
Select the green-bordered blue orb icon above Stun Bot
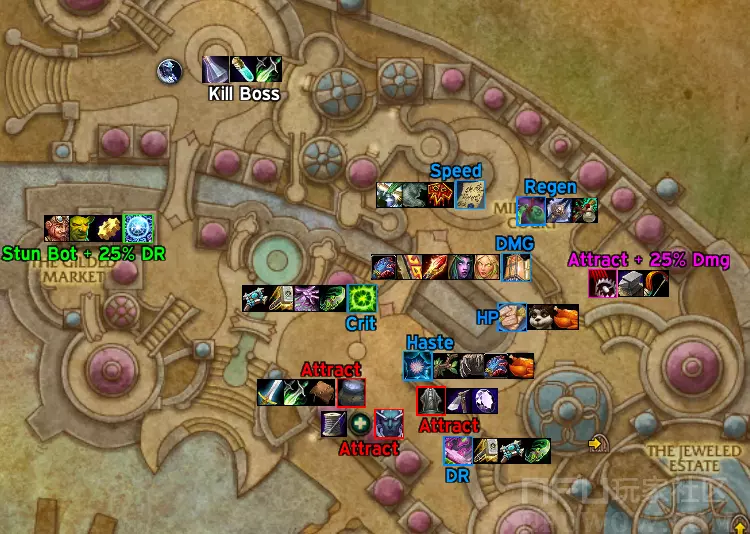138,228
